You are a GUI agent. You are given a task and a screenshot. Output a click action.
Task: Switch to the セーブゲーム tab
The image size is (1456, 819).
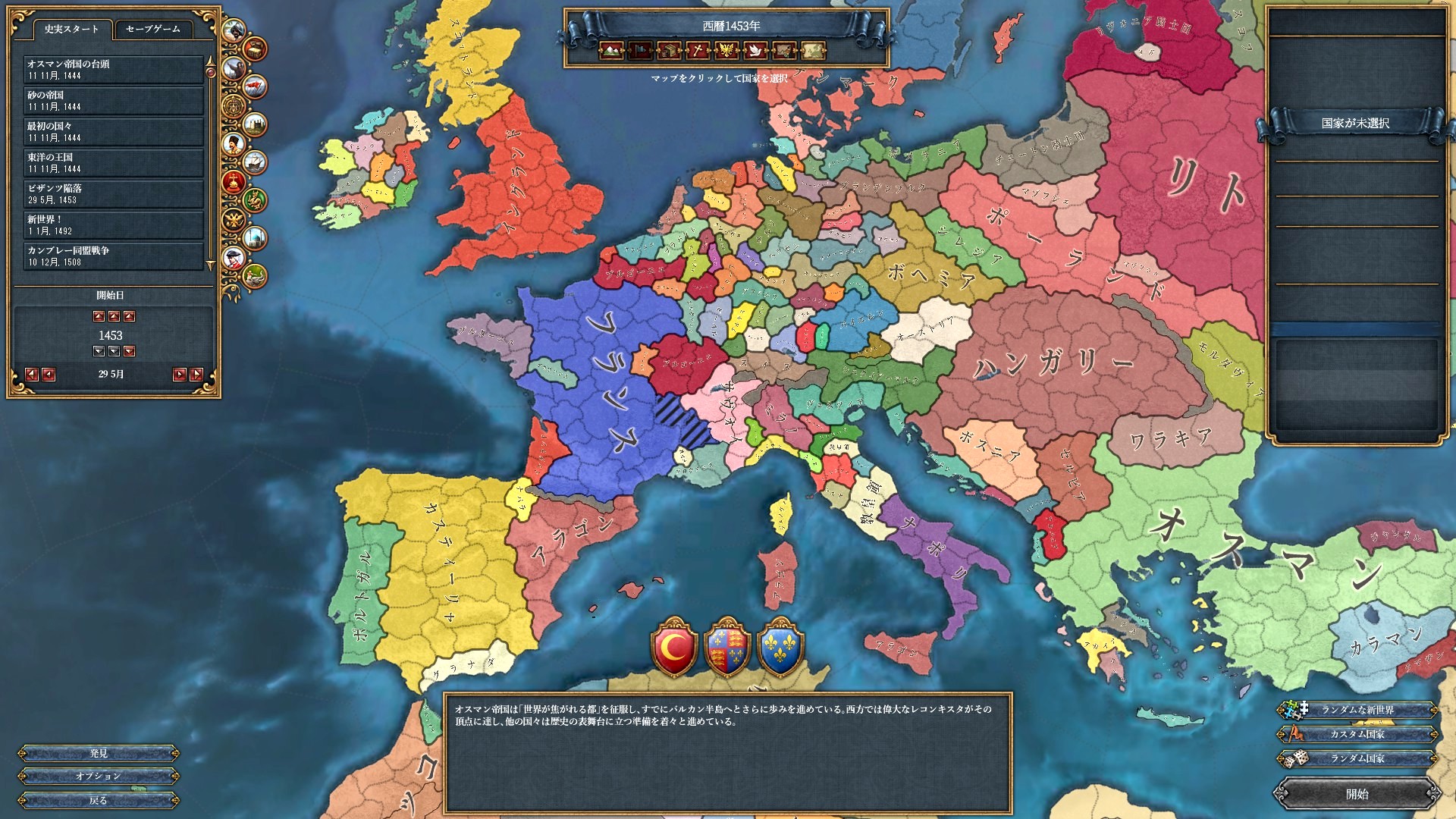[x=155, y=28]
